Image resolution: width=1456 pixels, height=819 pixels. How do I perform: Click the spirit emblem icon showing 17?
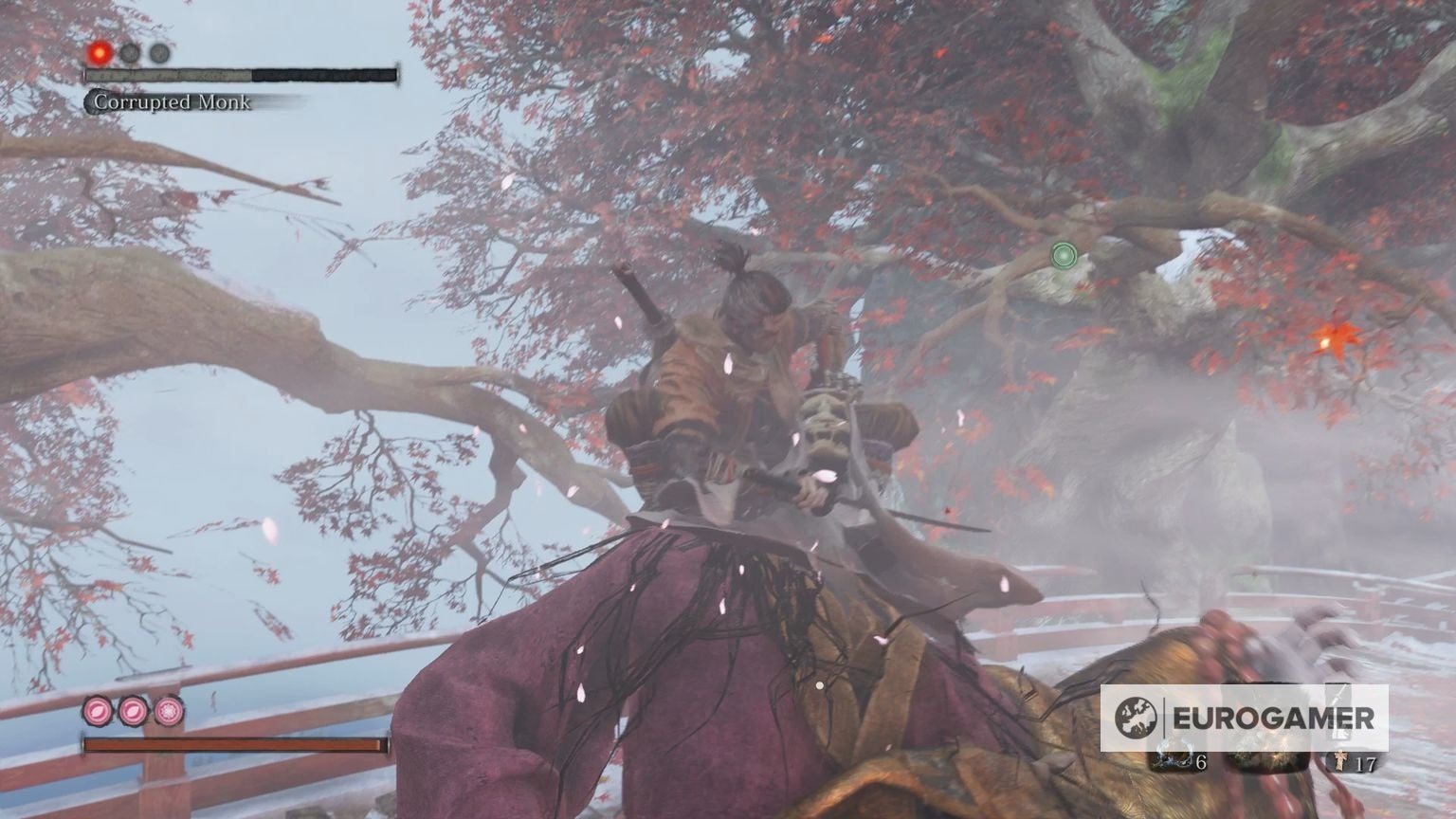1340,760
